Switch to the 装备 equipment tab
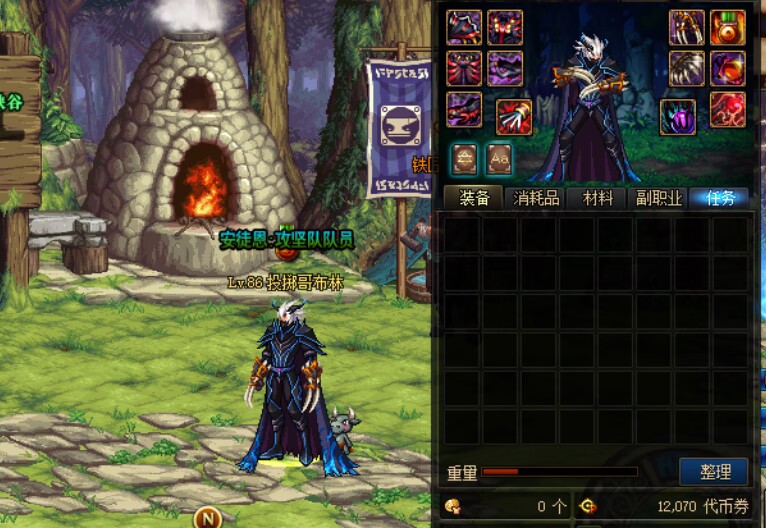 point(474,197)
